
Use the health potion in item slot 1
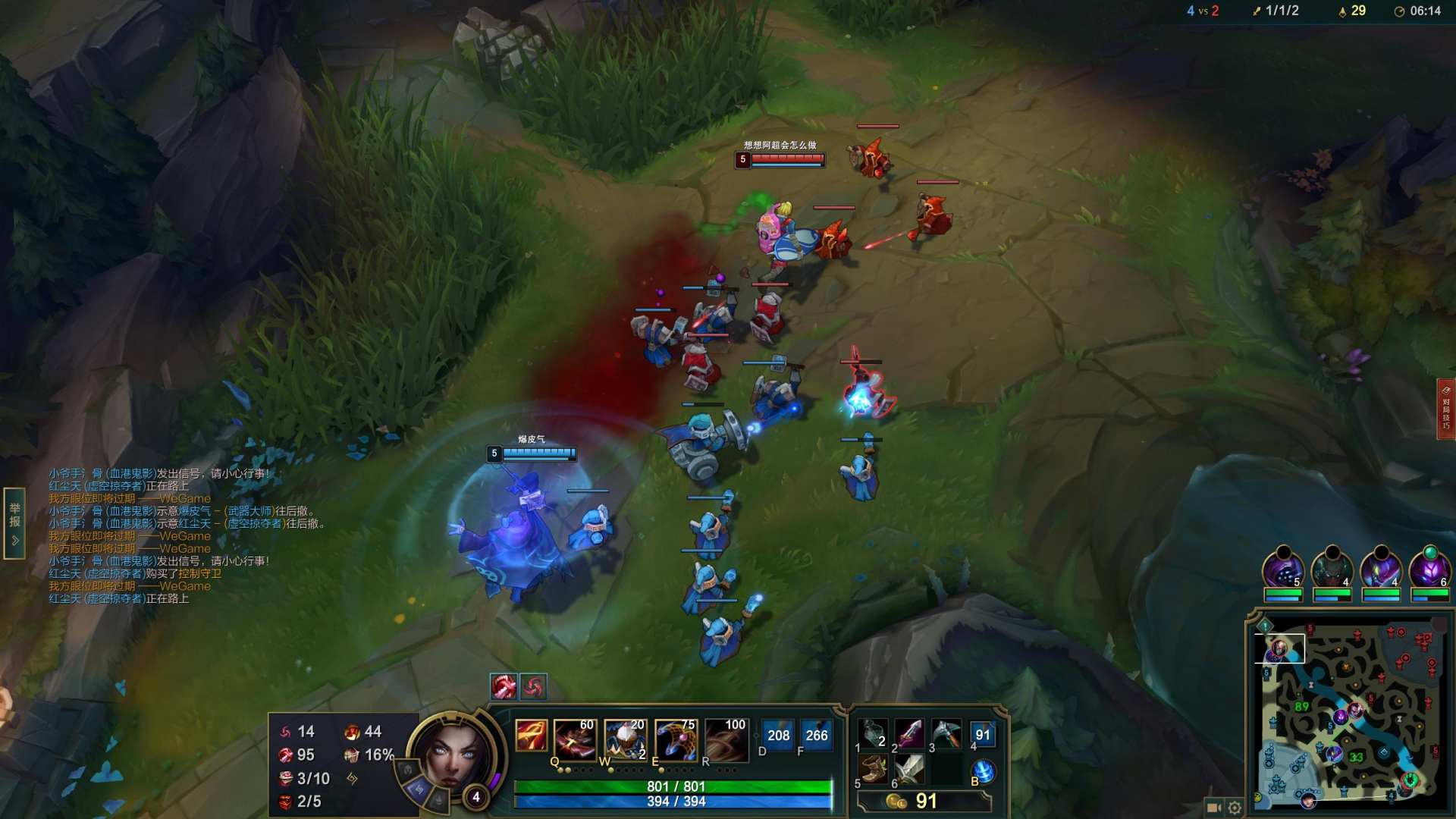click(874, 733)
